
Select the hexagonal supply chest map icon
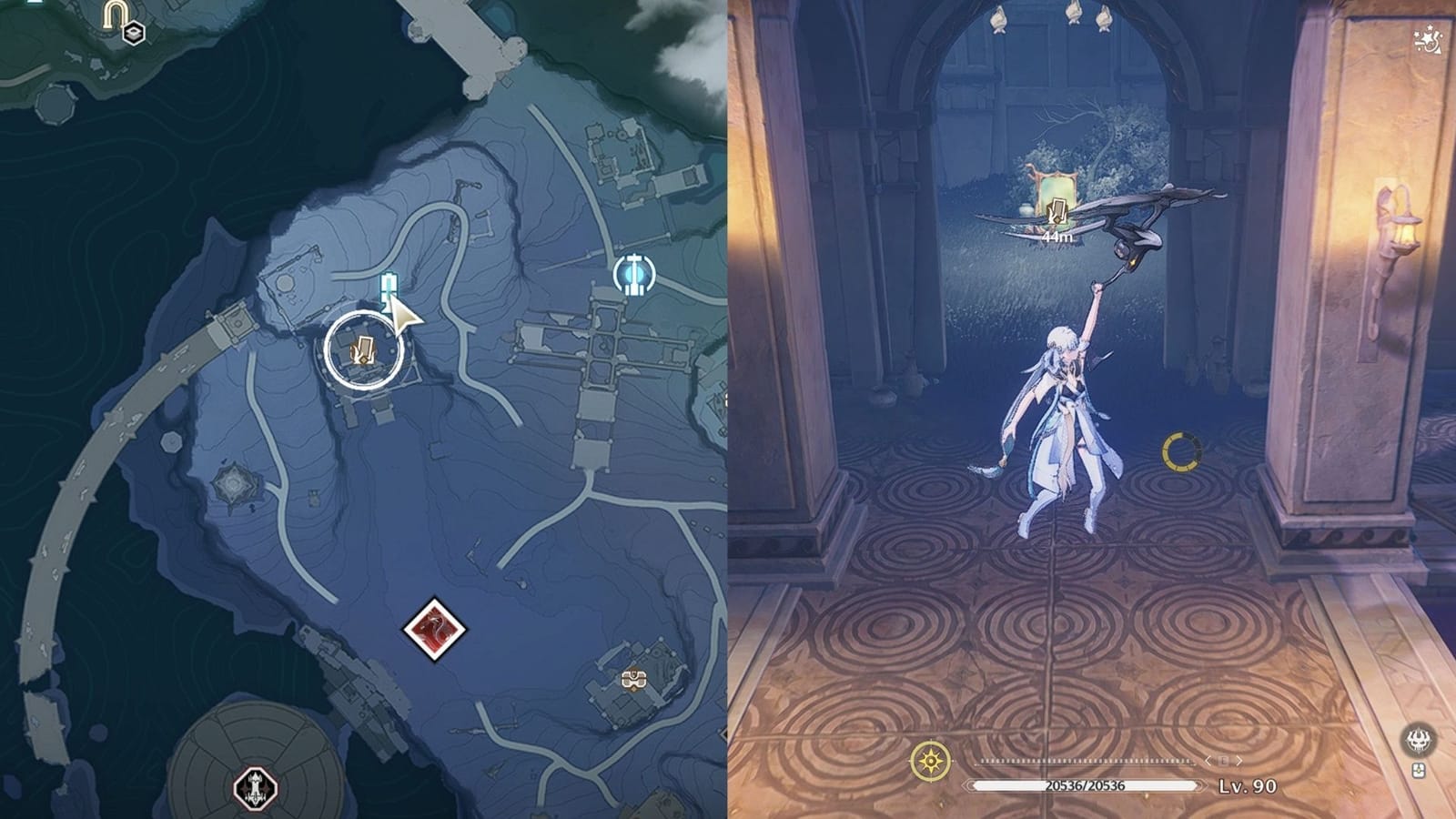133,34
